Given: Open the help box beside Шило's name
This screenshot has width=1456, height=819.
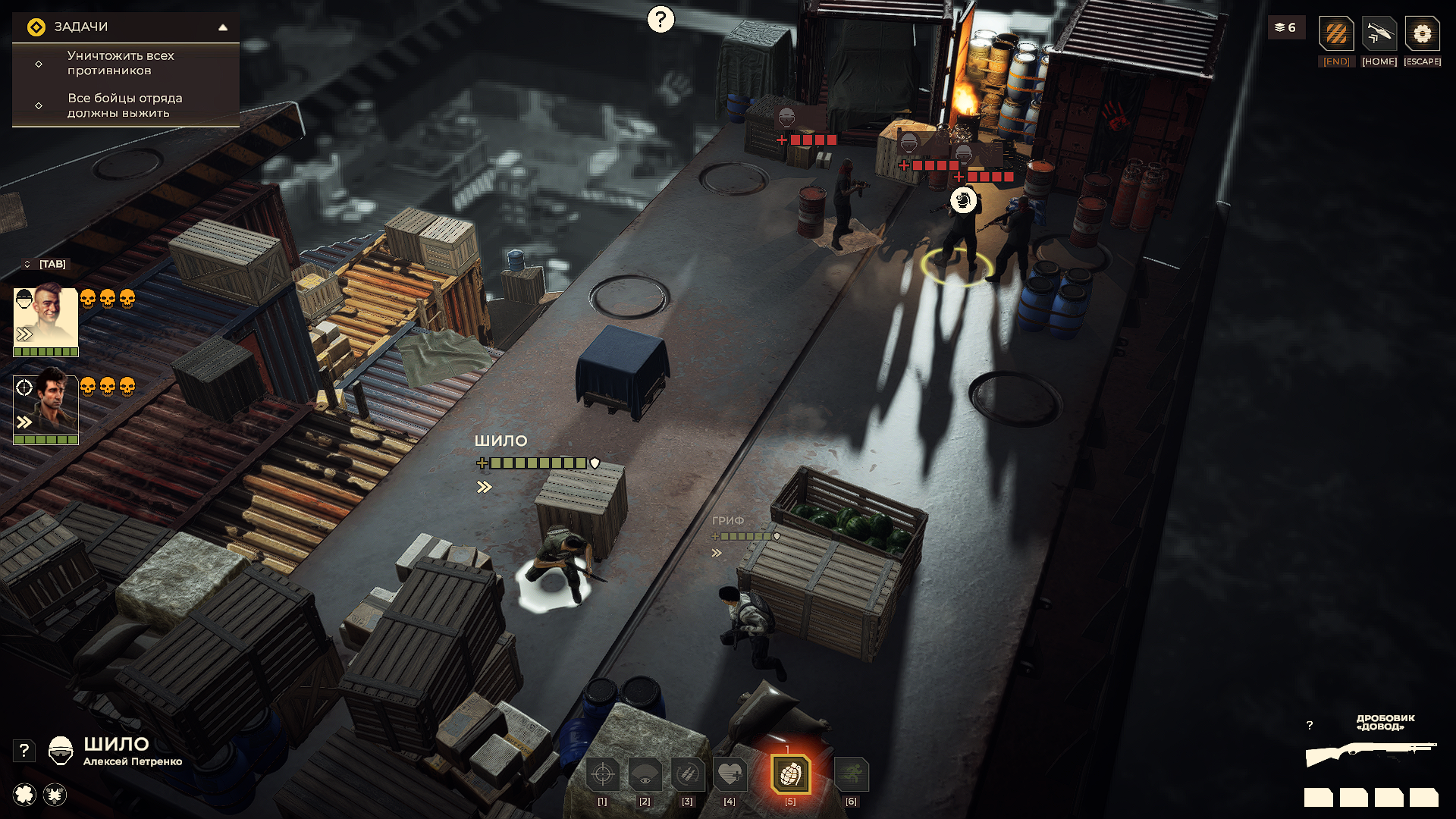Looking at the screenshot, I should click(24, 751).
